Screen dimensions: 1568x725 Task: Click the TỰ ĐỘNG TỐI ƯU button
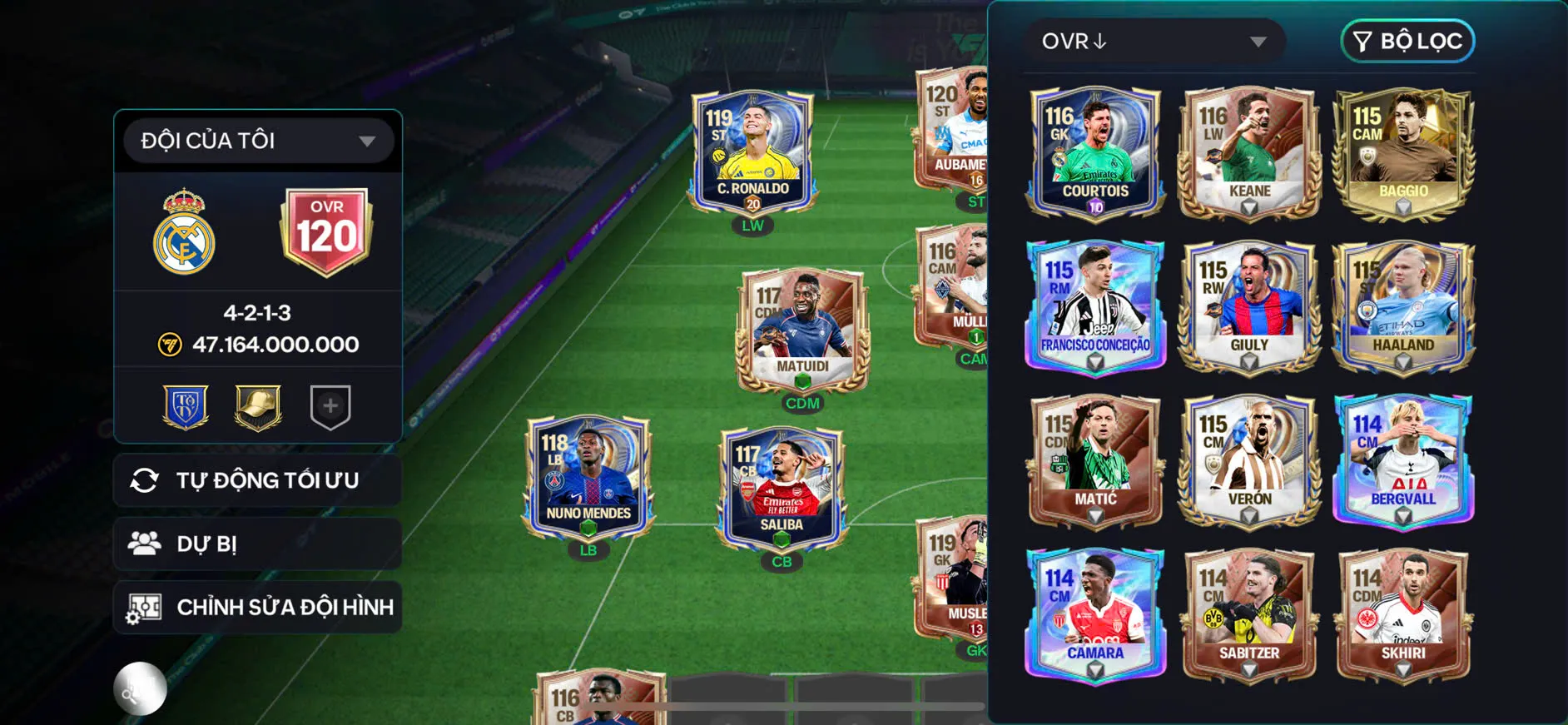pos(258,480)
